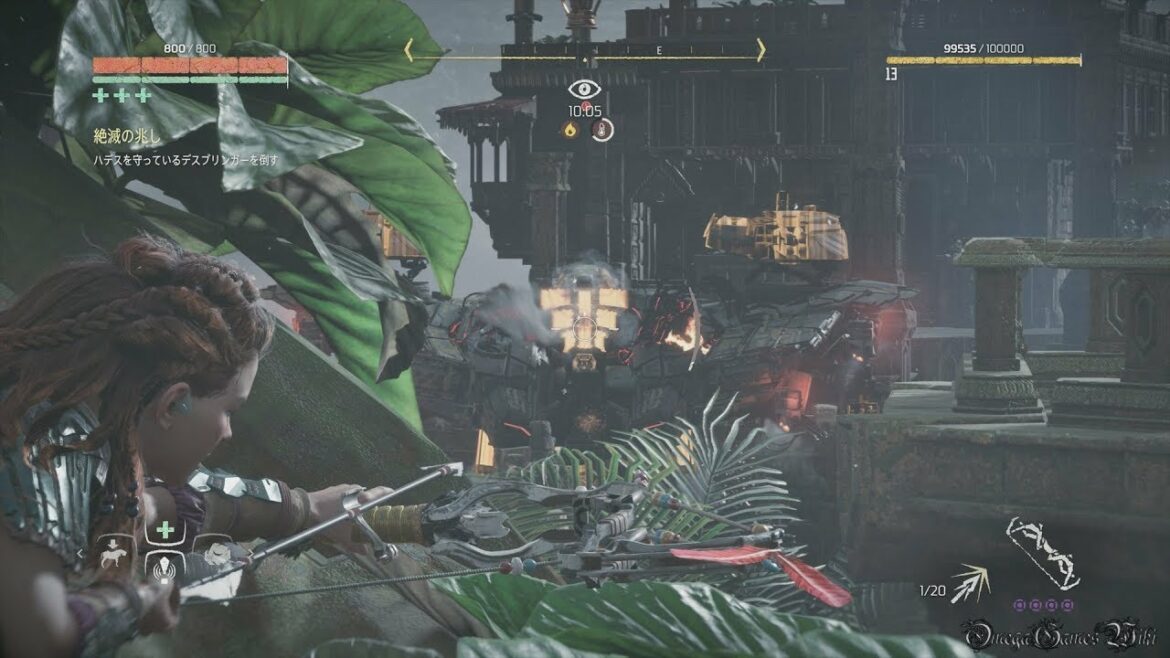This screenshot has width=1170, height=658.
Task: Select the thermometer status effect icon
Action: point(600,129)
